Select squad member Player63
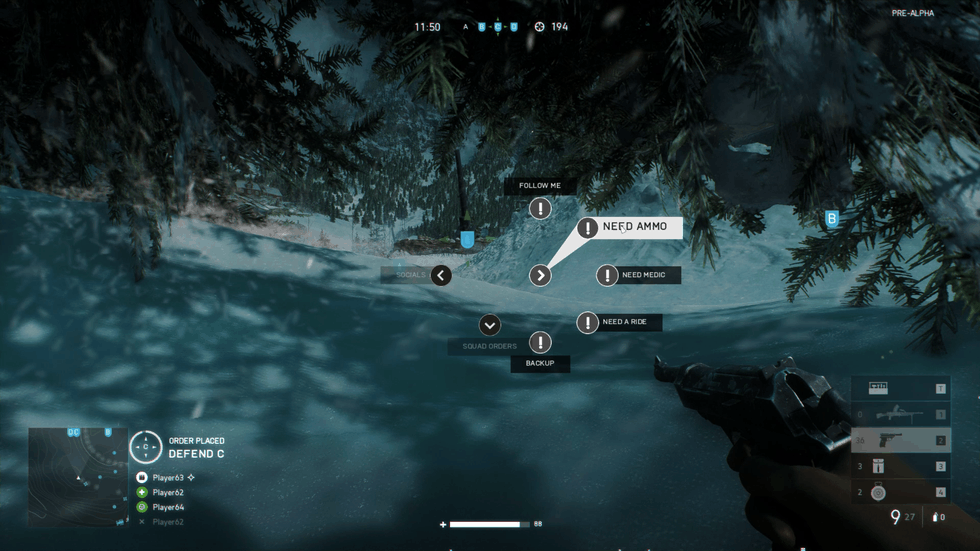The height and width of the screenshot is (551, 980). [x=168, y=478]
